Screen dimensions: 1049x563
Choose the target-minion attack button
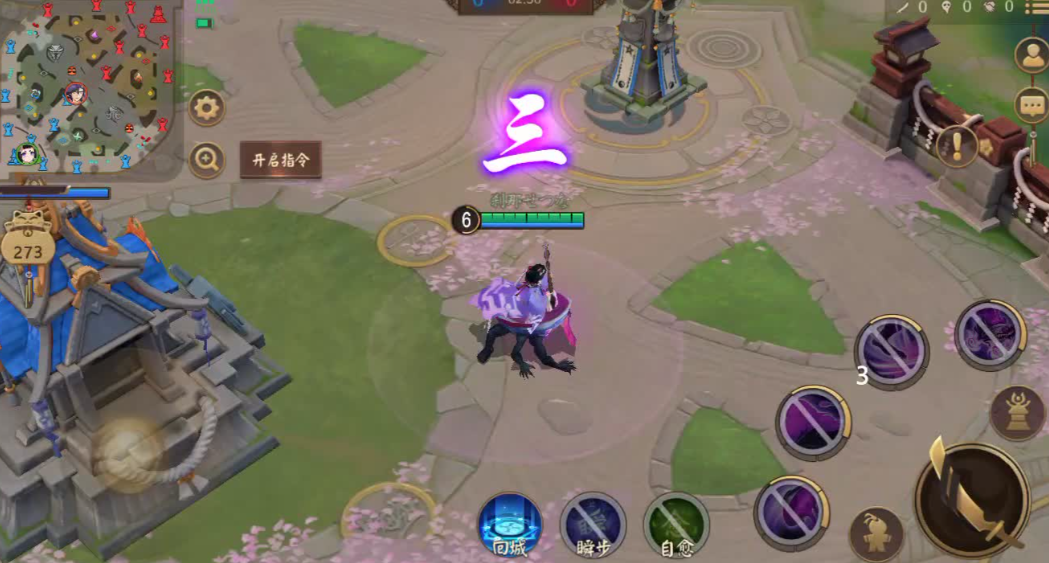click(x=876, y=534)
